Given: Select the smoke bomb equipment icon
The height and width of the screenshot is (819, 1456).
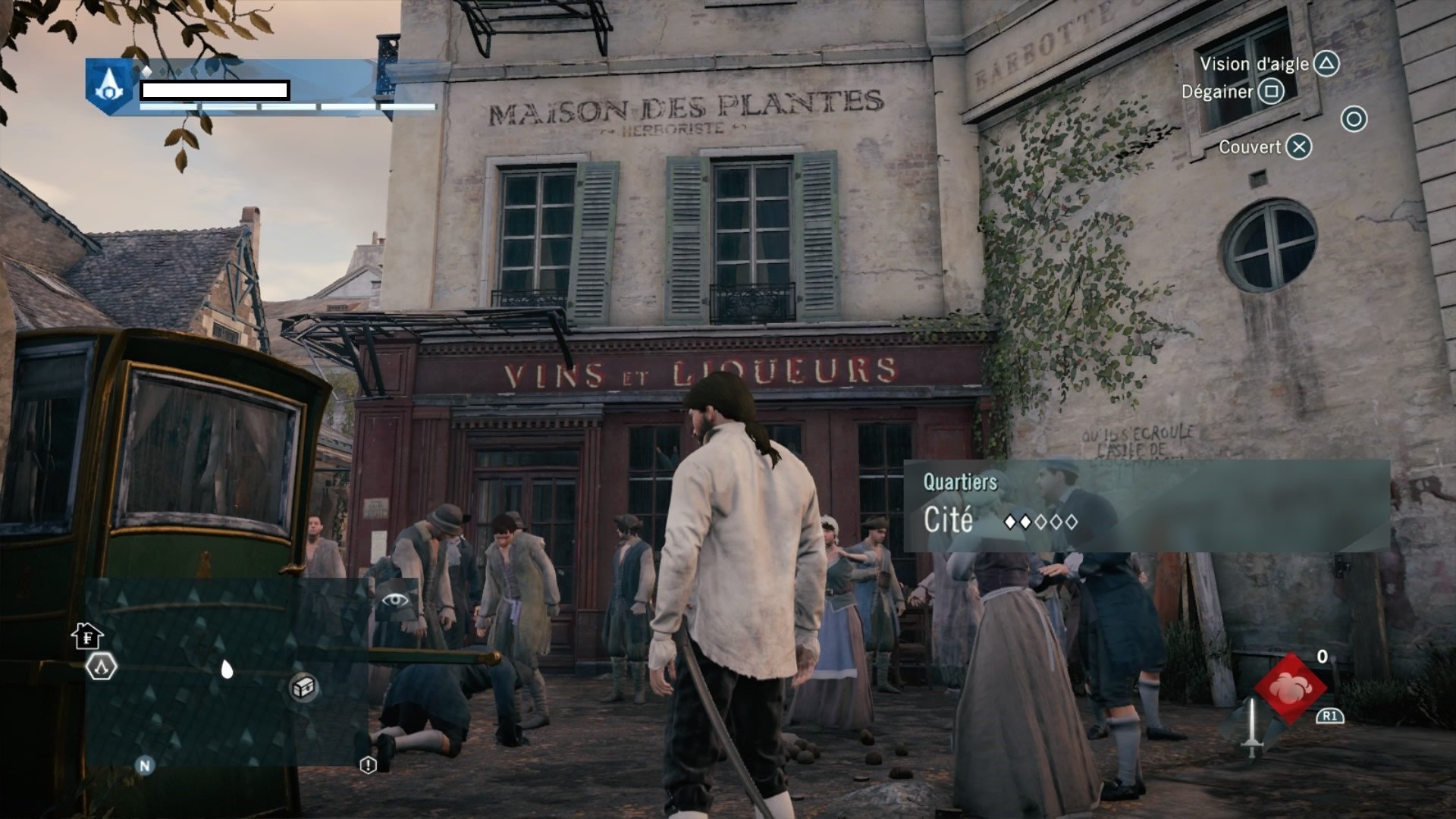Looking at the screenshot, I should tap(1290, 687).
